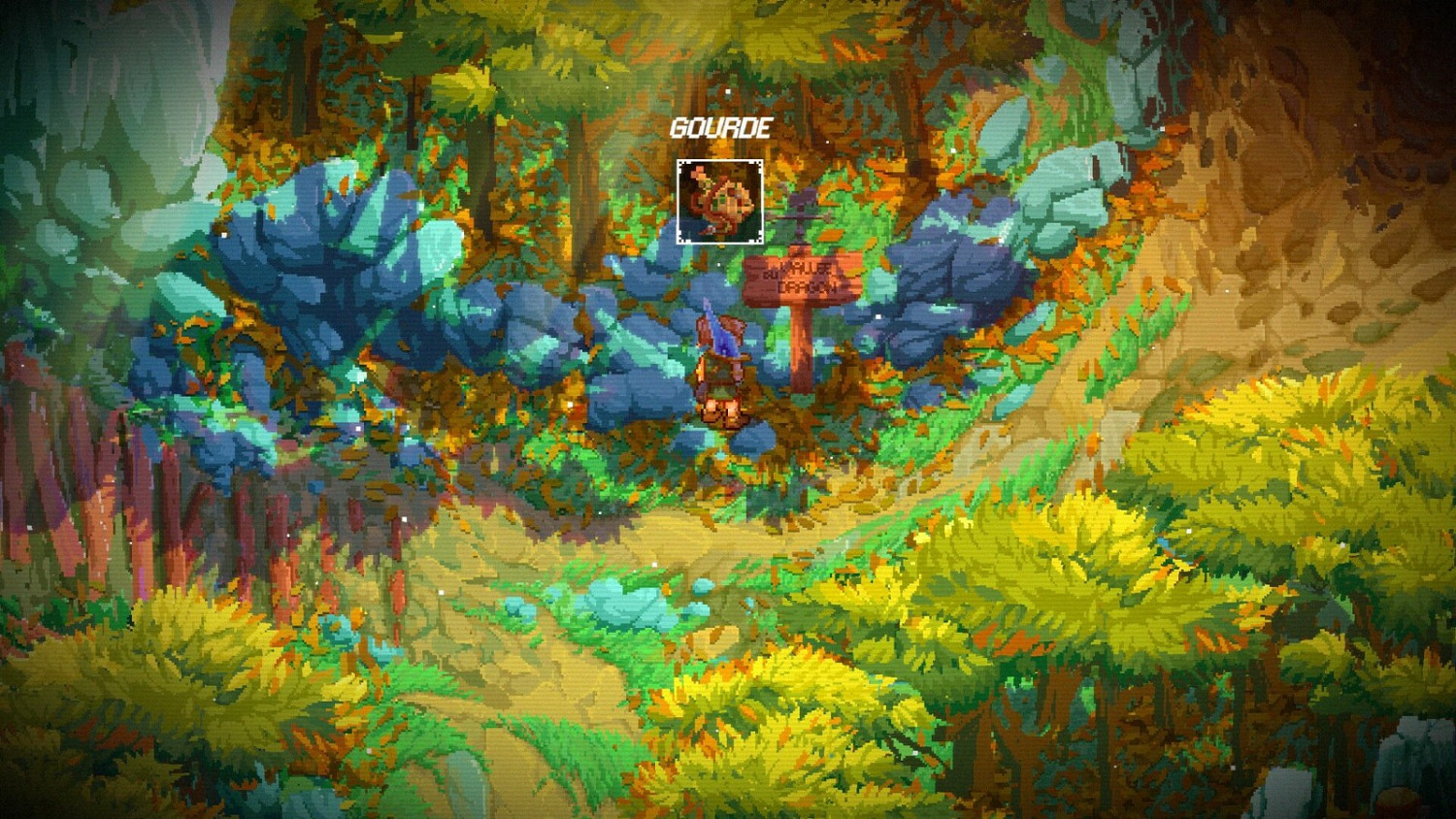The image size is (1456, 819).
Task: Click the Gourde item icon
Action: pyautogui.click(x=719, y=199)
